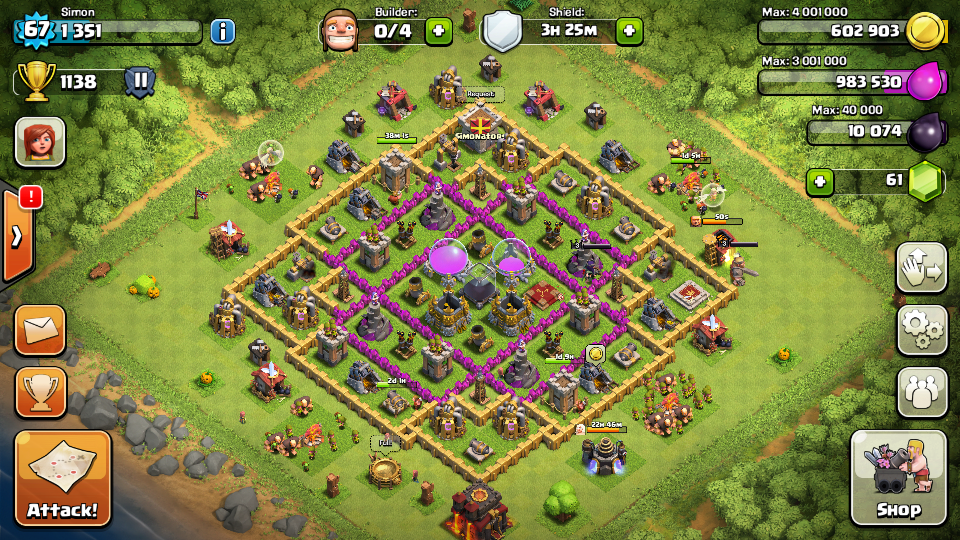Open the Settings gears button
The image size is (960, 540).
pyautogui.click(x=921, y=329)
